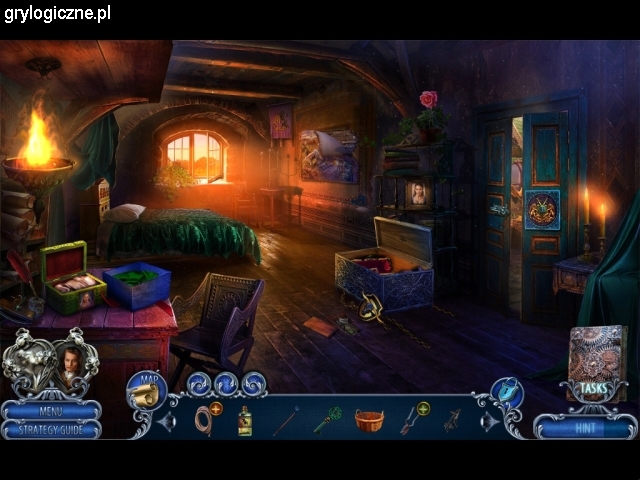640x480 pixels.
Task: Select the green-tipped scepter item
Action: 328,419
